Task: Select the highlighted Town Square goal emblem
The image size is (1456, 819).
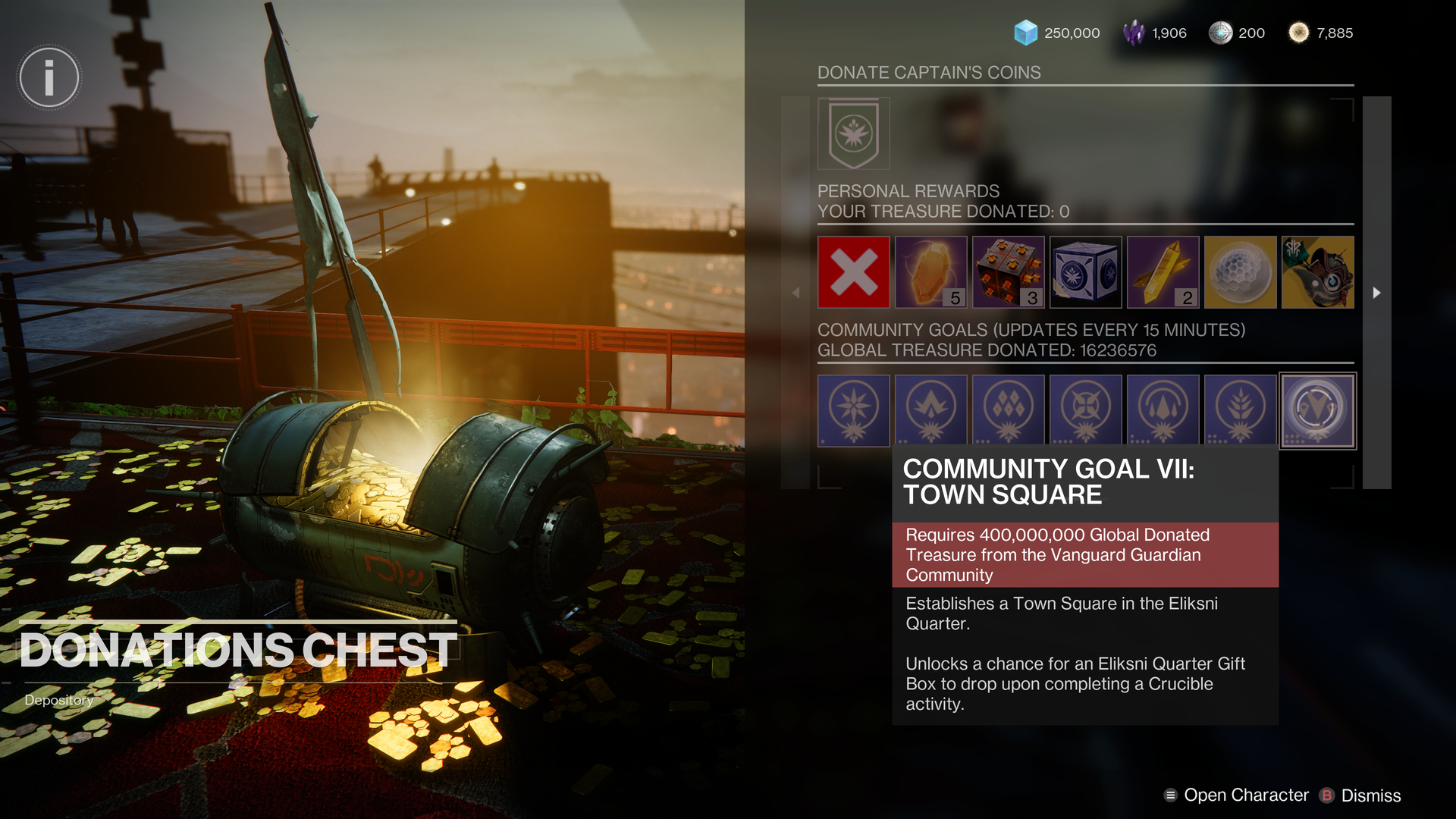Action: coord(1317,410)
